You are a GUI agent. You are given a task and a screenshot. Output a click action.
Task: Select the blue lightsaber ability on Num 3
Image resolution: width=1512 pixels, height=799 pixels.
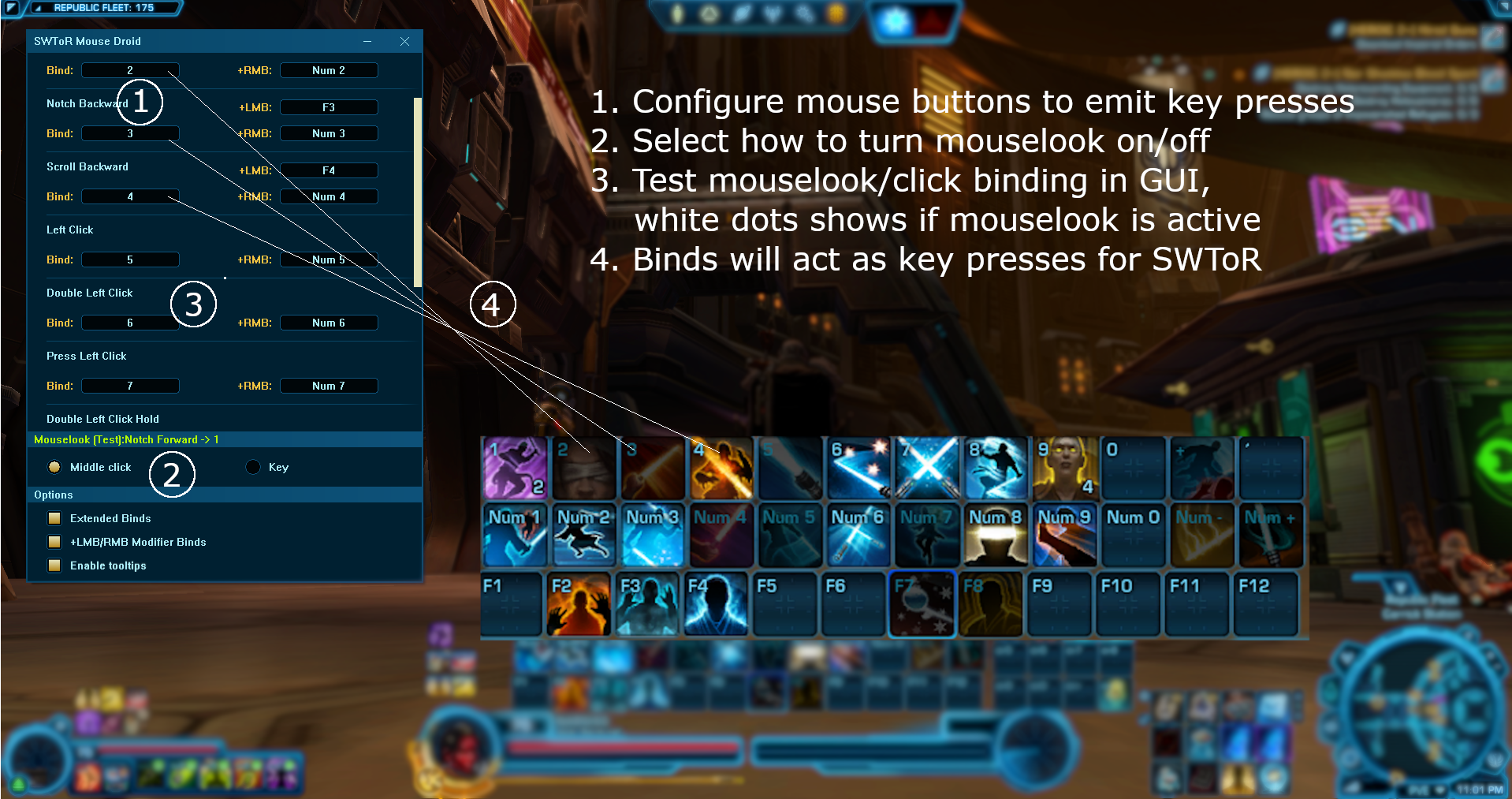coord(652,535)
